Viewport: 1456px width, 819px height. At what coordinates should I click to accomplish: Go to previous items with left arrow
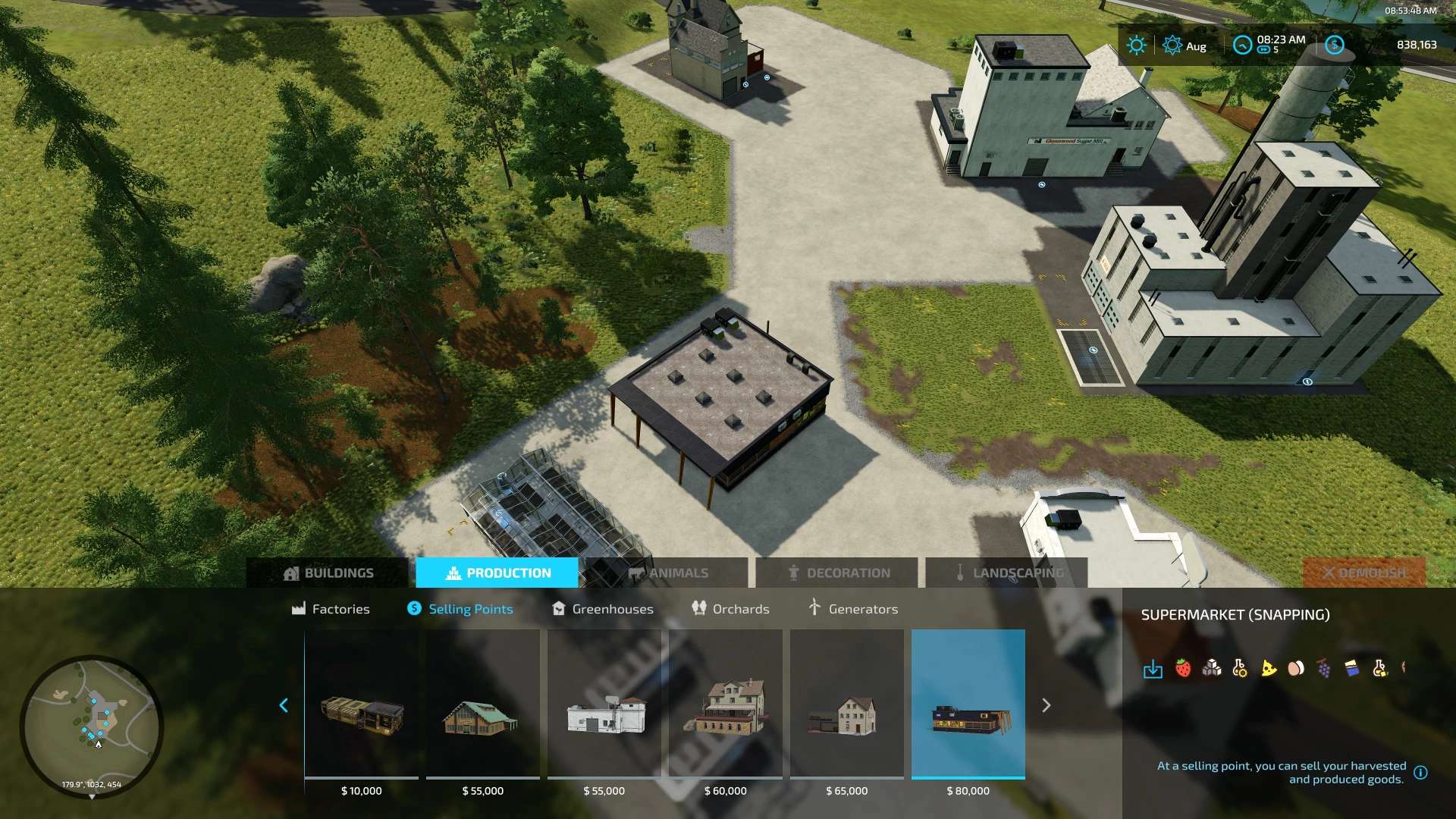coord(284,706)
